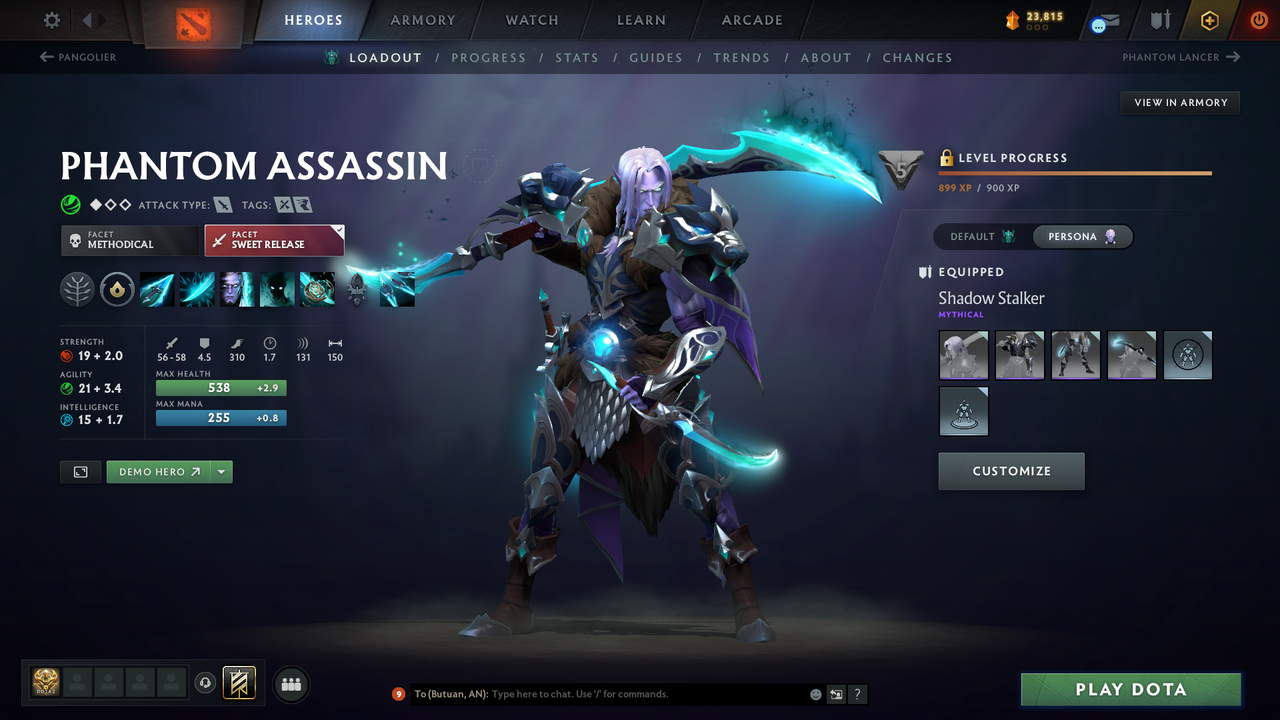Click the talent tree icon
Screen dimensions: 1280x720
pos(77,289)
